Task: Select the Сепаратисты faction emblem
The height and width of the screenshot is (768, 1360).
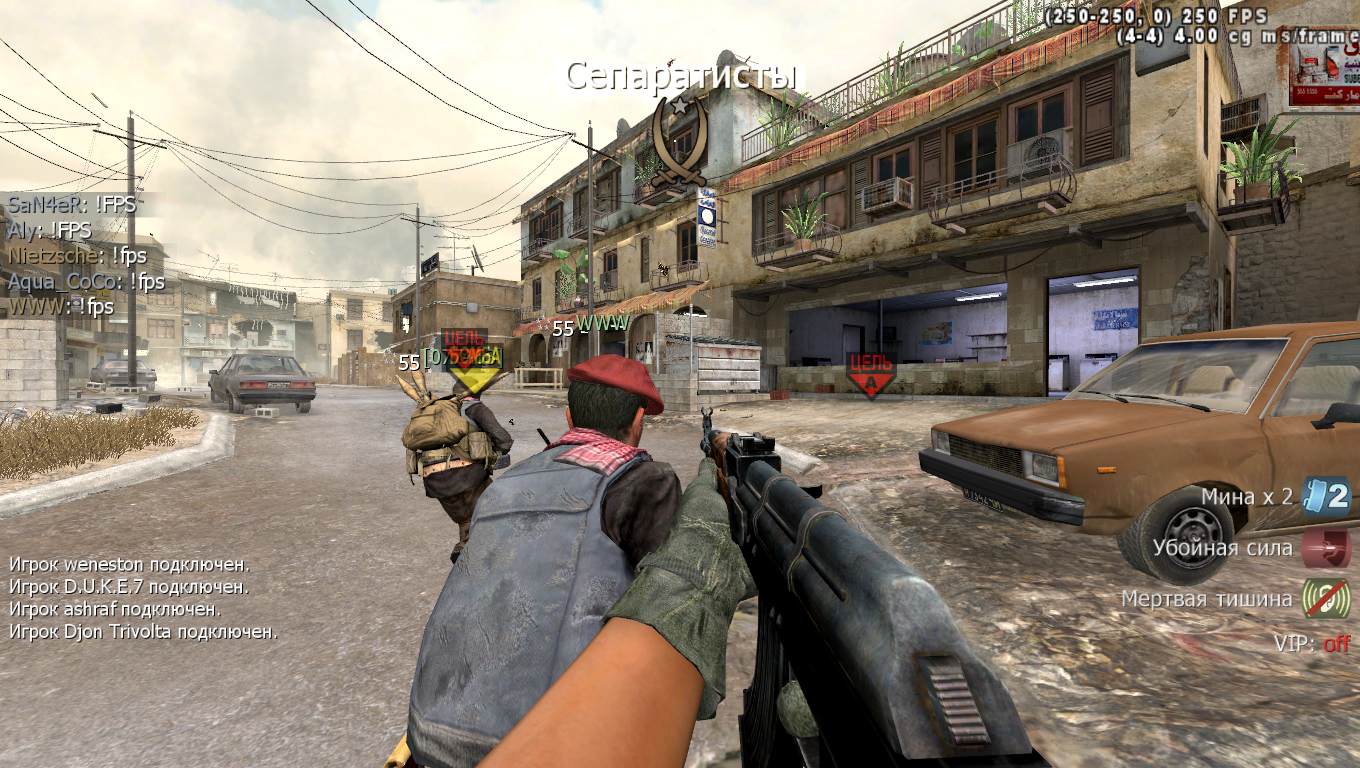Action: [x=680, y=140]
